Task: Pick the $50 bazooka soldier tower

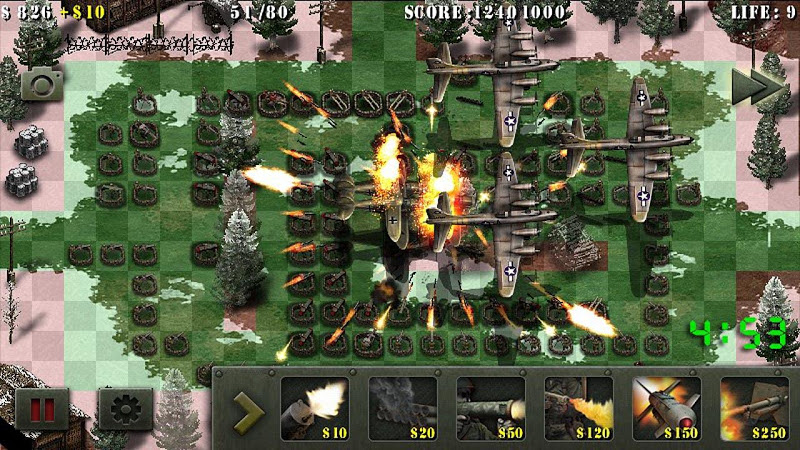Action: tap(490, 407)
